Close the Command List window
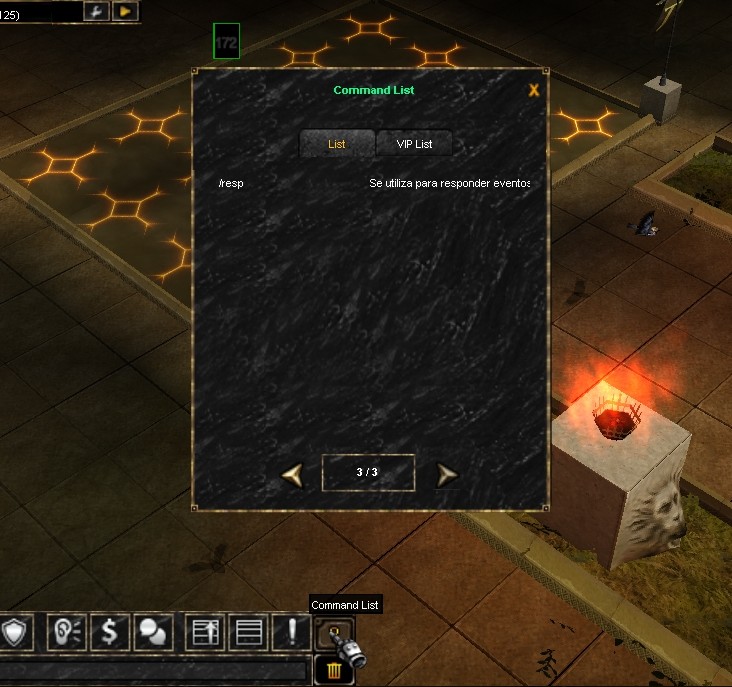The height and width of the screenshot is (687, 732). pyautogui.click(x=534, y=91)
